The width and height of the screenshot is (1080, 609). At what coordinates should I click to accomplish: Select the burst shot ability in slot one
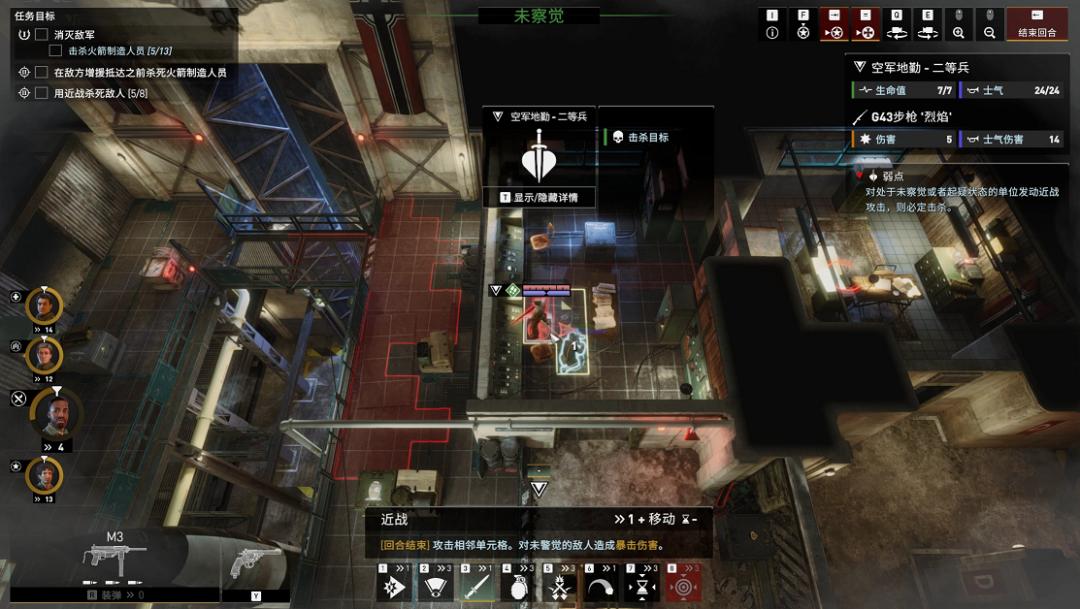tap(395, 585)
